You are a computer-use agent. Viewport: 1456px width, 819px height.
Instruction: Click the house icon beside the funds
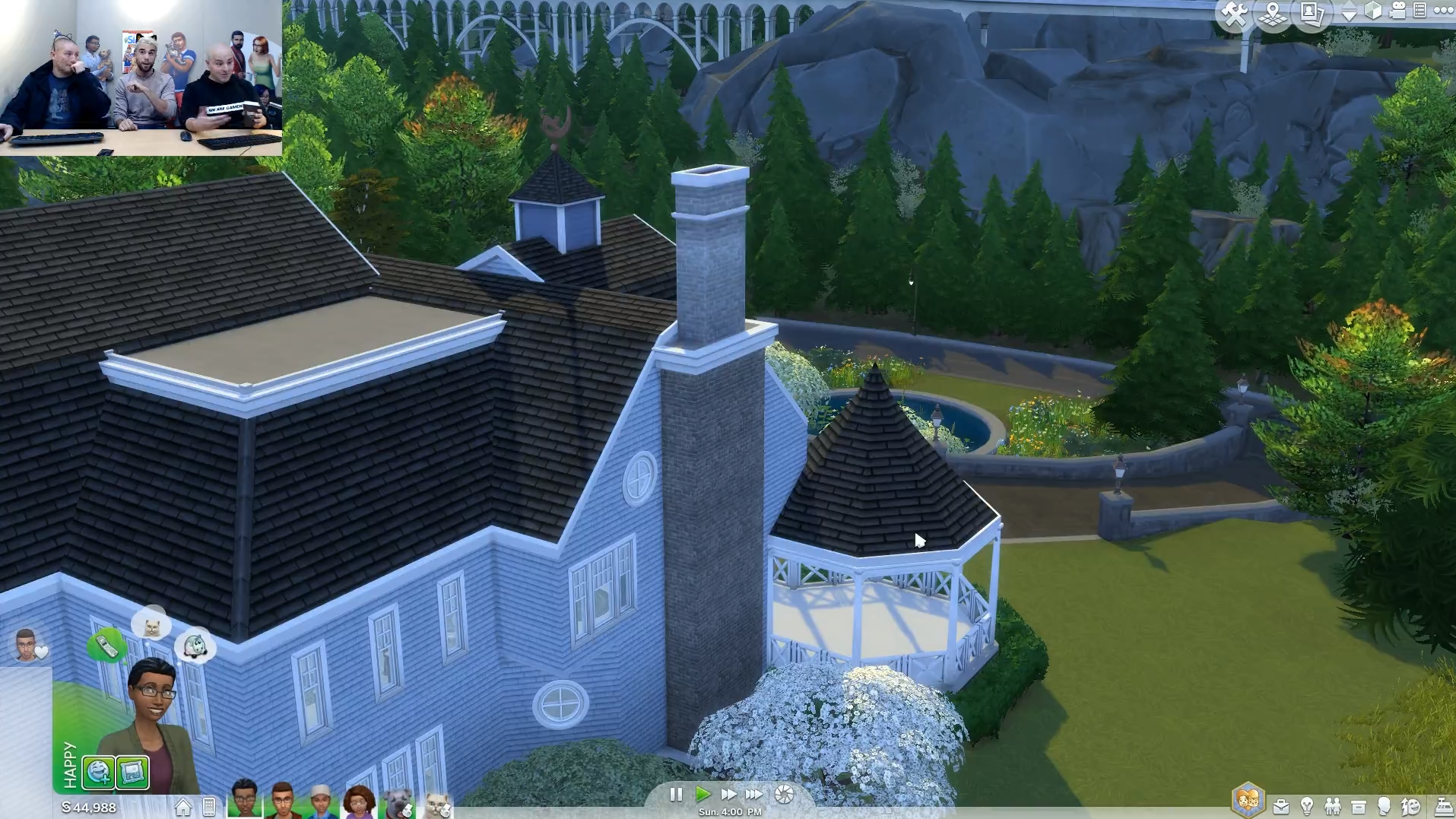click(183, 807)
